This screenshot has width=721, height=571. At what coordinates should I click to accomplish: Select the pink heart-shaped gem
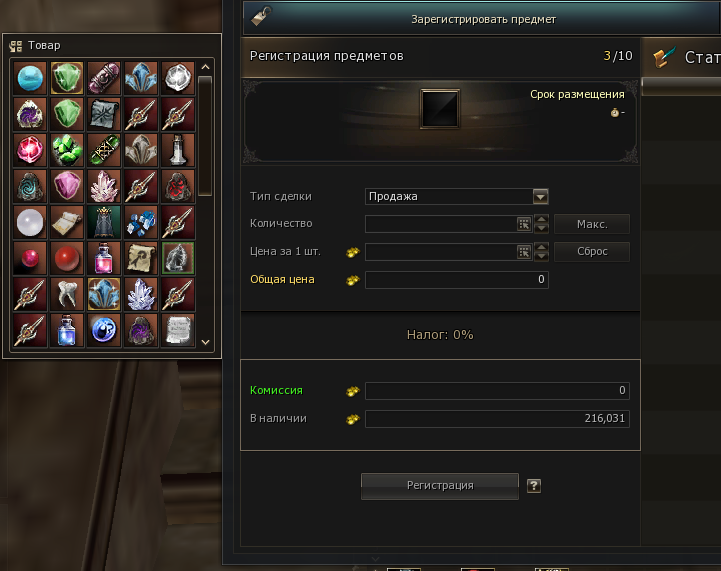point(67,185)
